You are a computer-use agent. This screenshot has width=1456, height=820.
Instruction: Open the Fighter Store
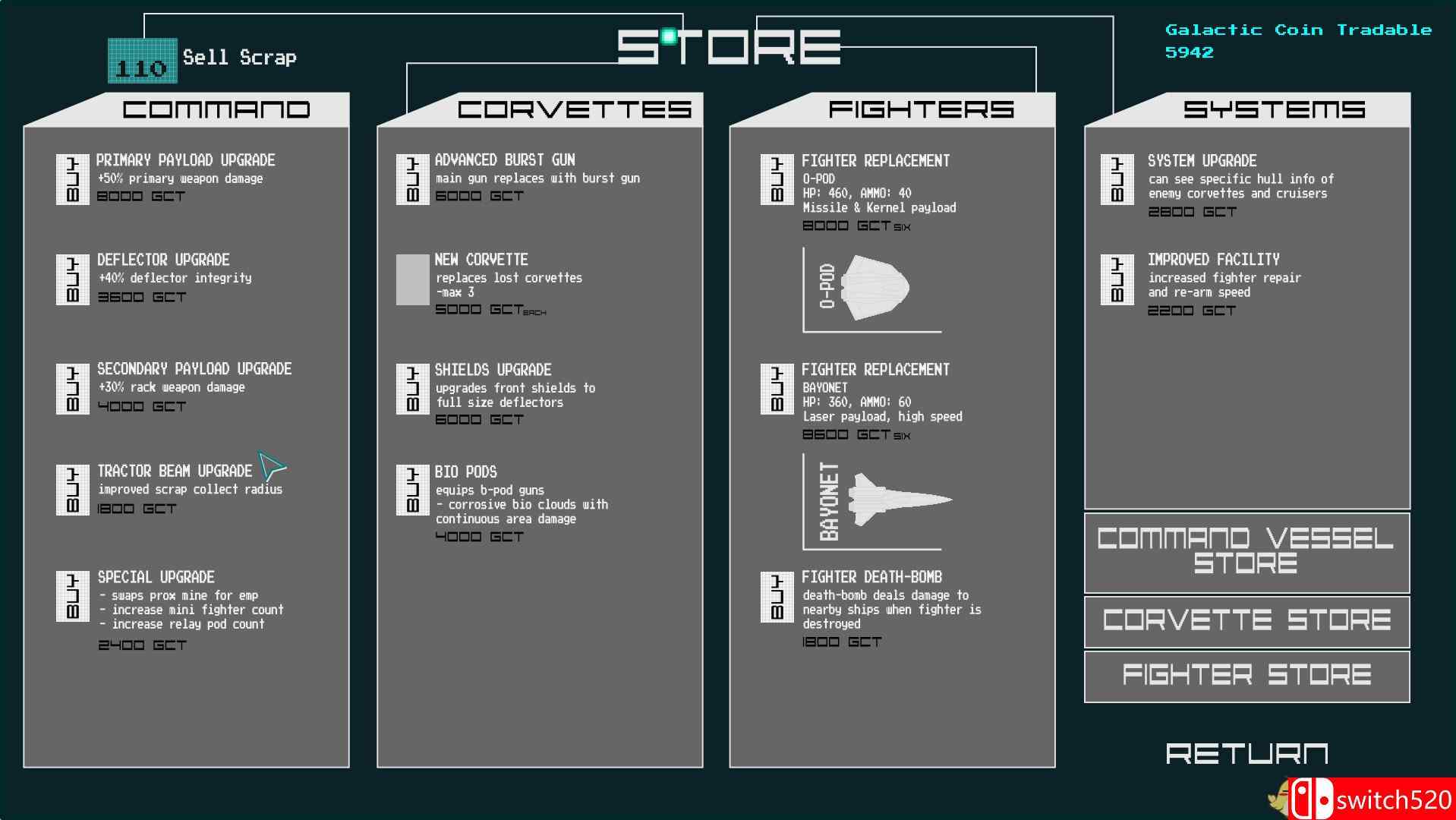[x=1246, y=674]
